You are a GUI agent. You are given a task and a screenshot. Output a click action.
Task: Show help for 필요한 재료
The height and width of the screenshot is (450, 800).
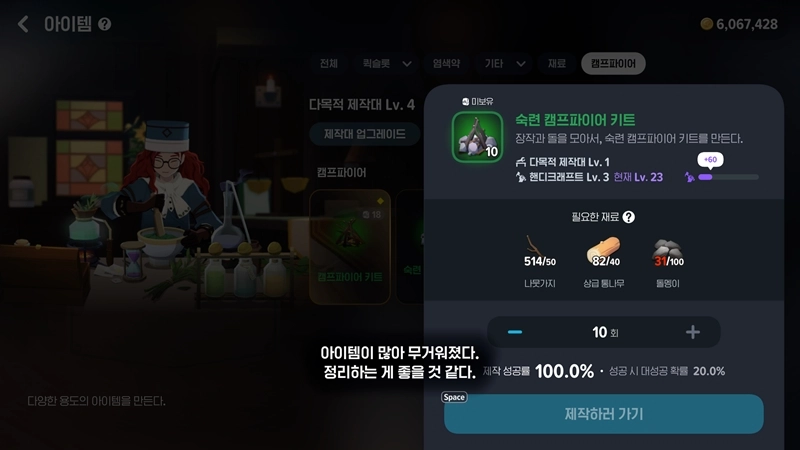[x=629, y=216]
